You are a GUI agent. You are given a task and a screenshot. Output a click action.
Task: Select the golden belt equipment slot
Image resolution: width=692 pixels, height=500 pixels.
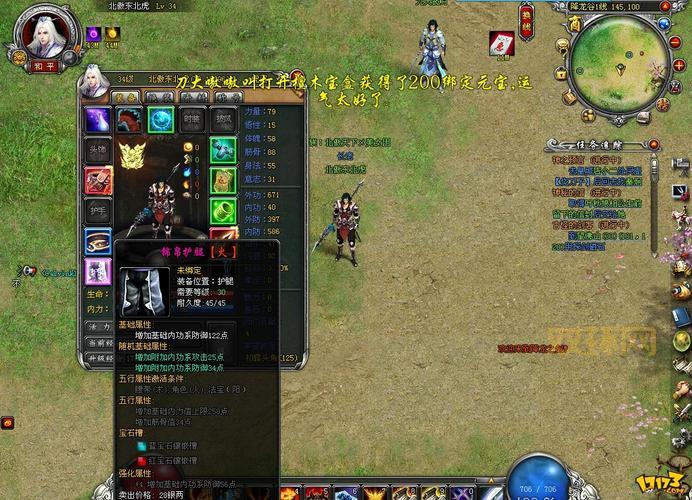97,241
